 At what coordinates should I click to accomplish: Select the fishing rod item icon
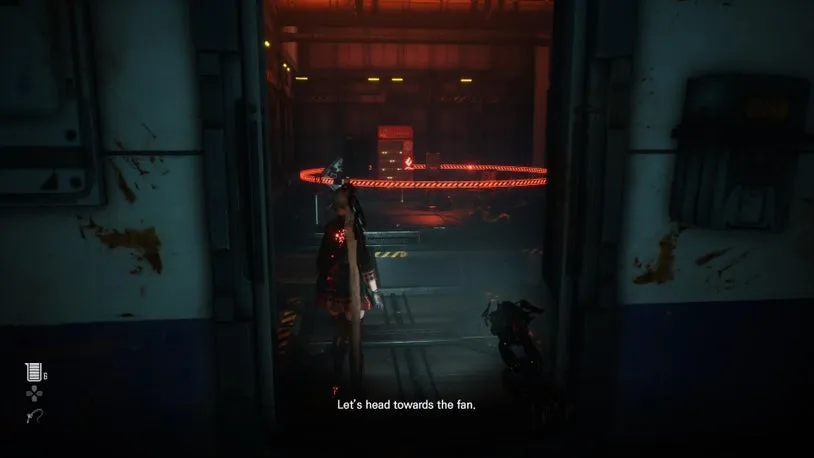[x=33, y=416]
